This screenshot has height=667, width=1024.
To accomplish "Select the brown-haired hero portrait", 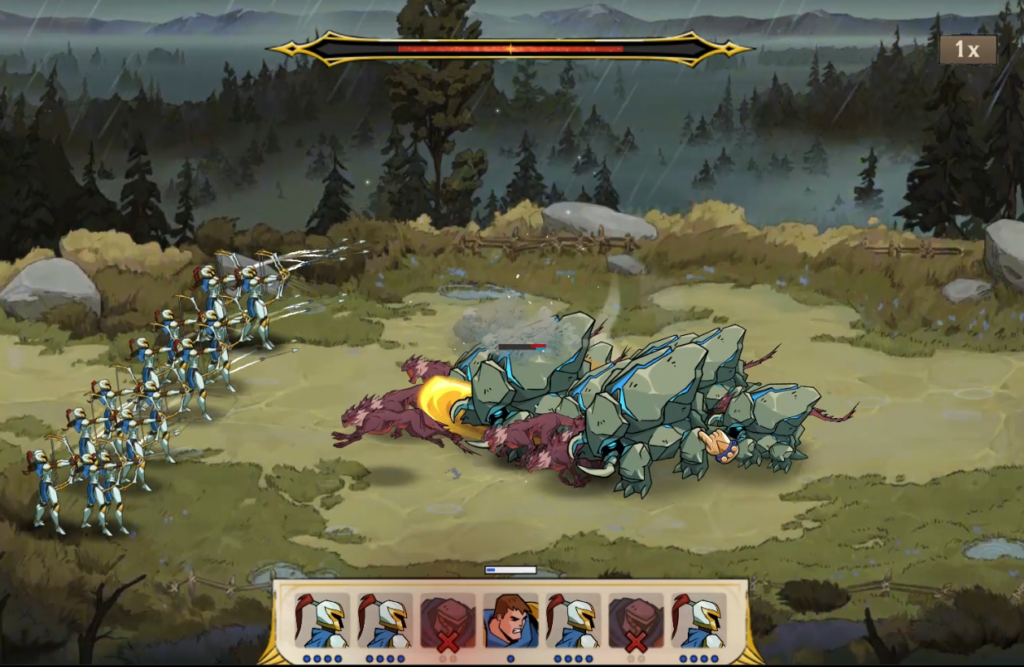I will (x=510, y=621).
